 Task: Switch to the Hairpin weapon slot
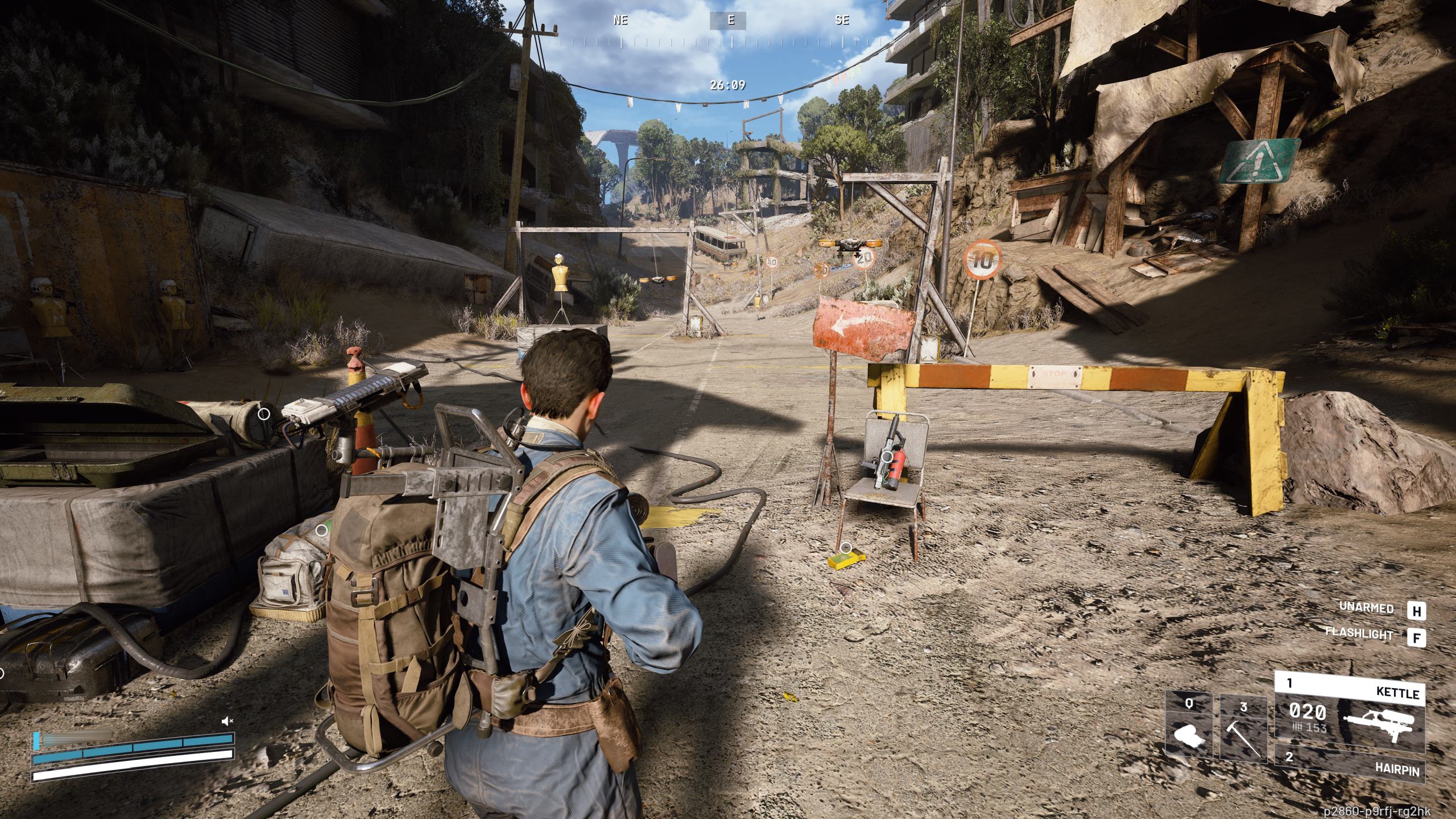(1350, 771)
